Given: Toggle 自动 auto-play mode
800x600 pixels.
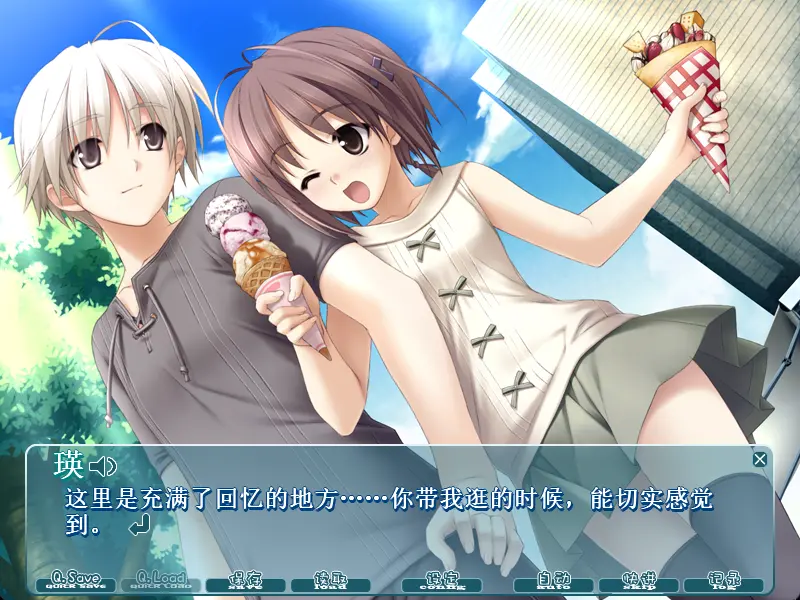Looking at the screenshot, I should coord(553,580).
